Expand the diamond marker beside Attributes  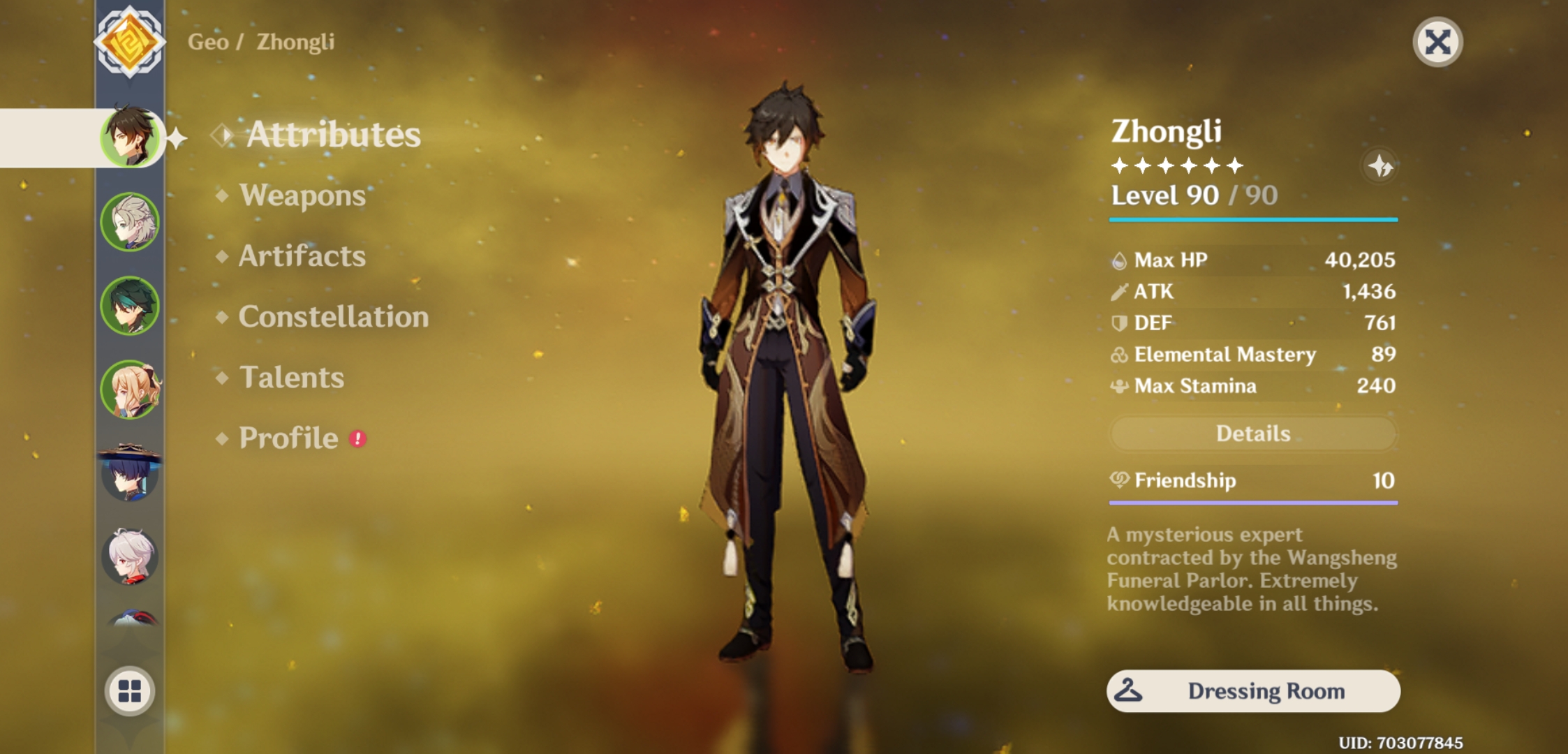pos(222,135)
